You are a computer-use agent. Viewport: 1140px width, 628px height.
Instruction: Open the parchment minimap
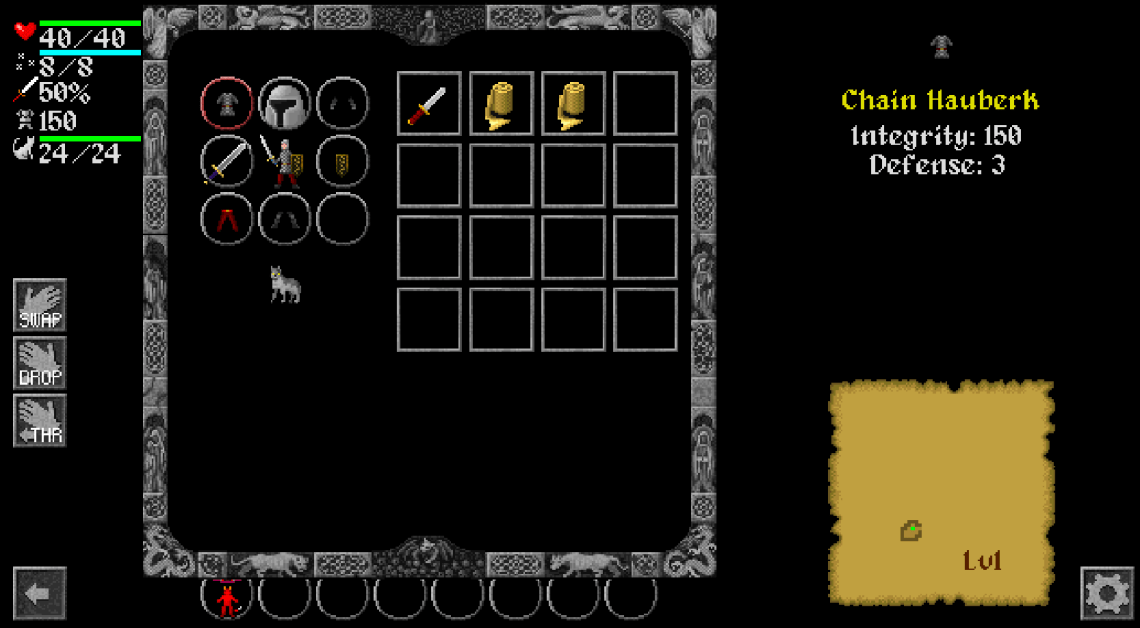coord(941,492)
